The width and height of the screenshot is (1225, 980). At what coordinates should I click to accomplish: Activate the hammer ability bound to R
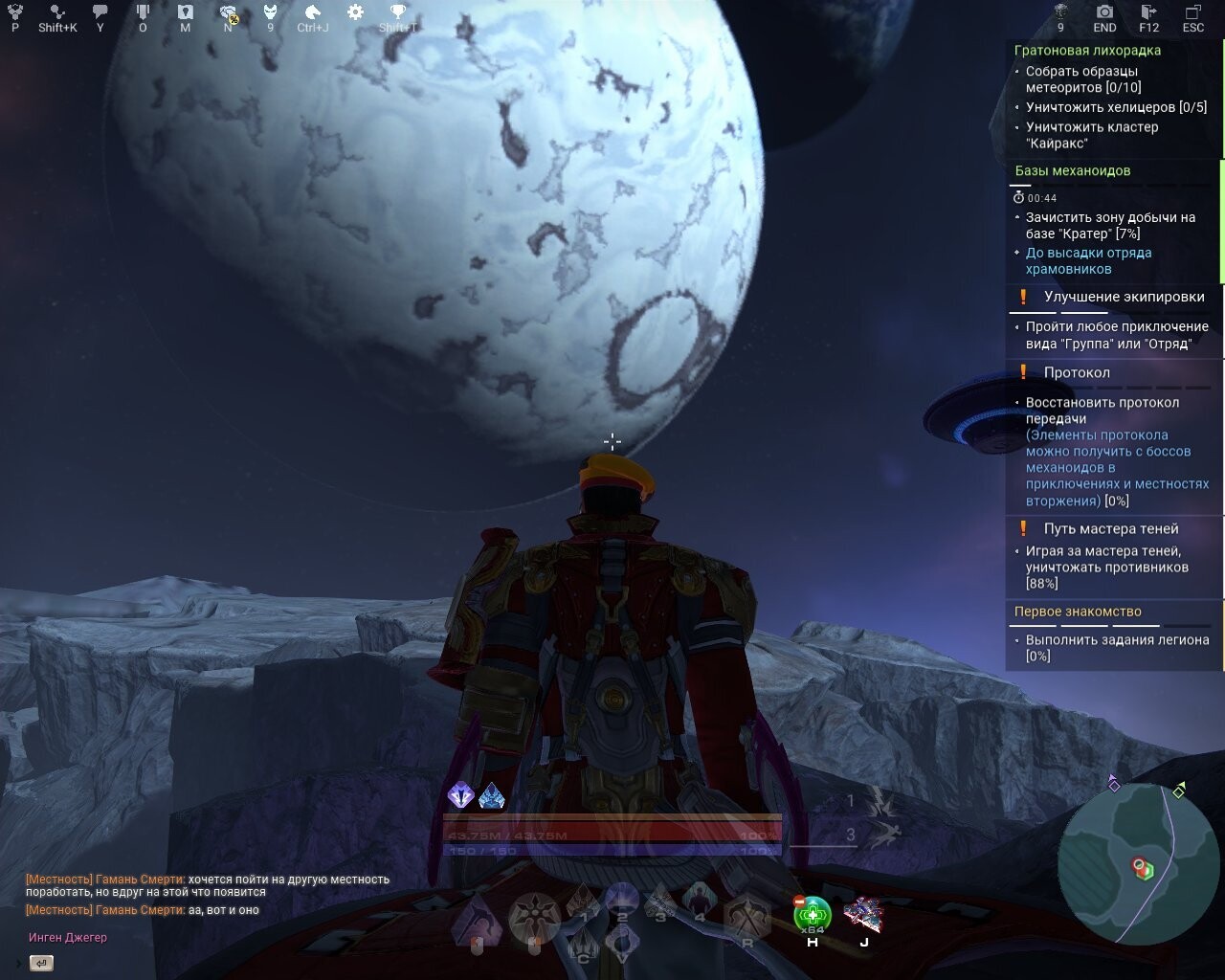pos(747,914)
